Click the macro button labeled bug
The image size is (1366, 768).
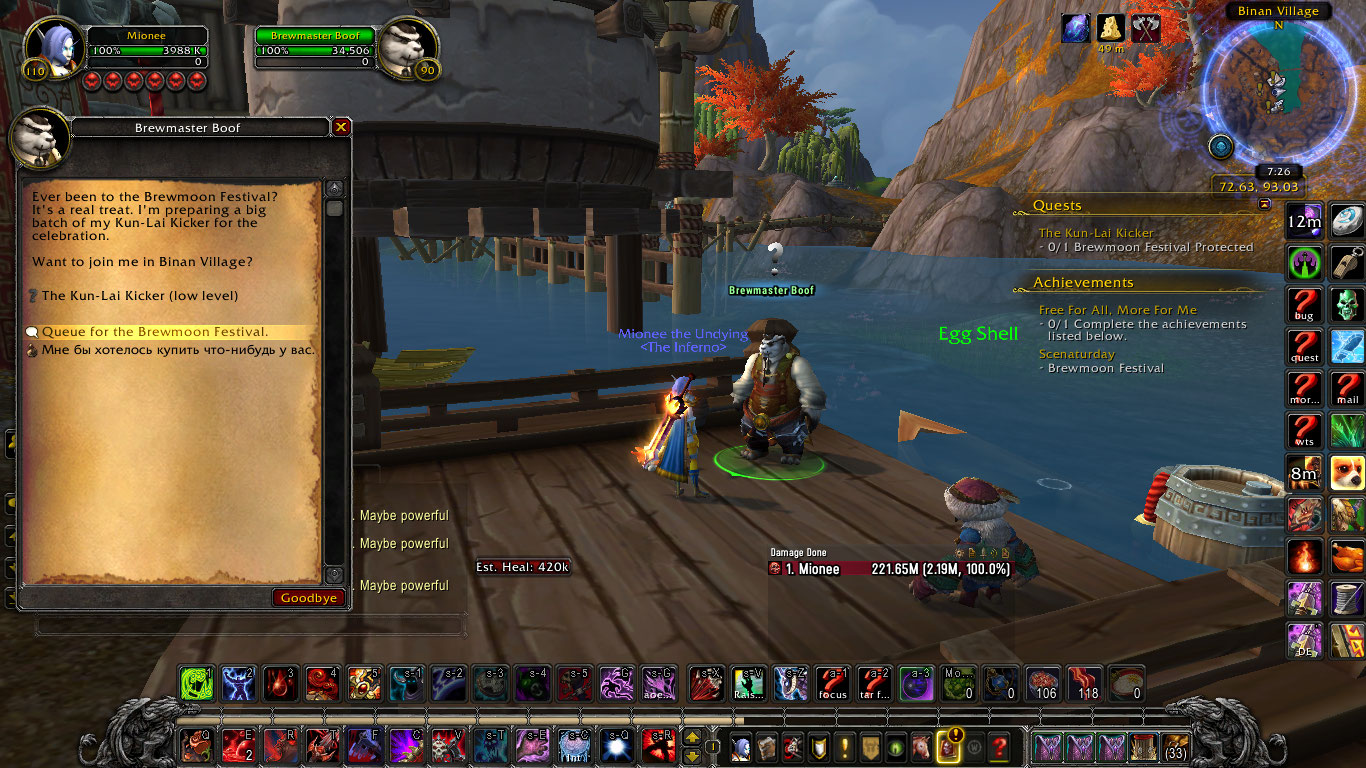1304,305
